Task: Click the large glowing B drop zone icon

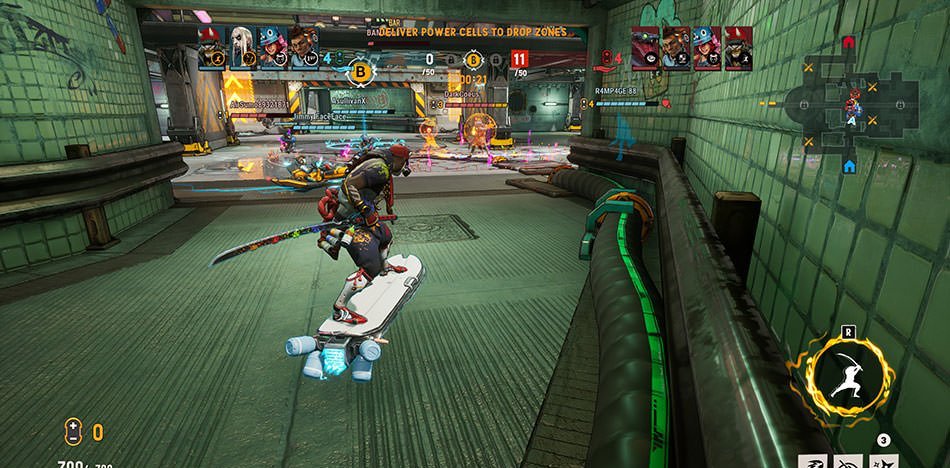Action: (361, 72)
